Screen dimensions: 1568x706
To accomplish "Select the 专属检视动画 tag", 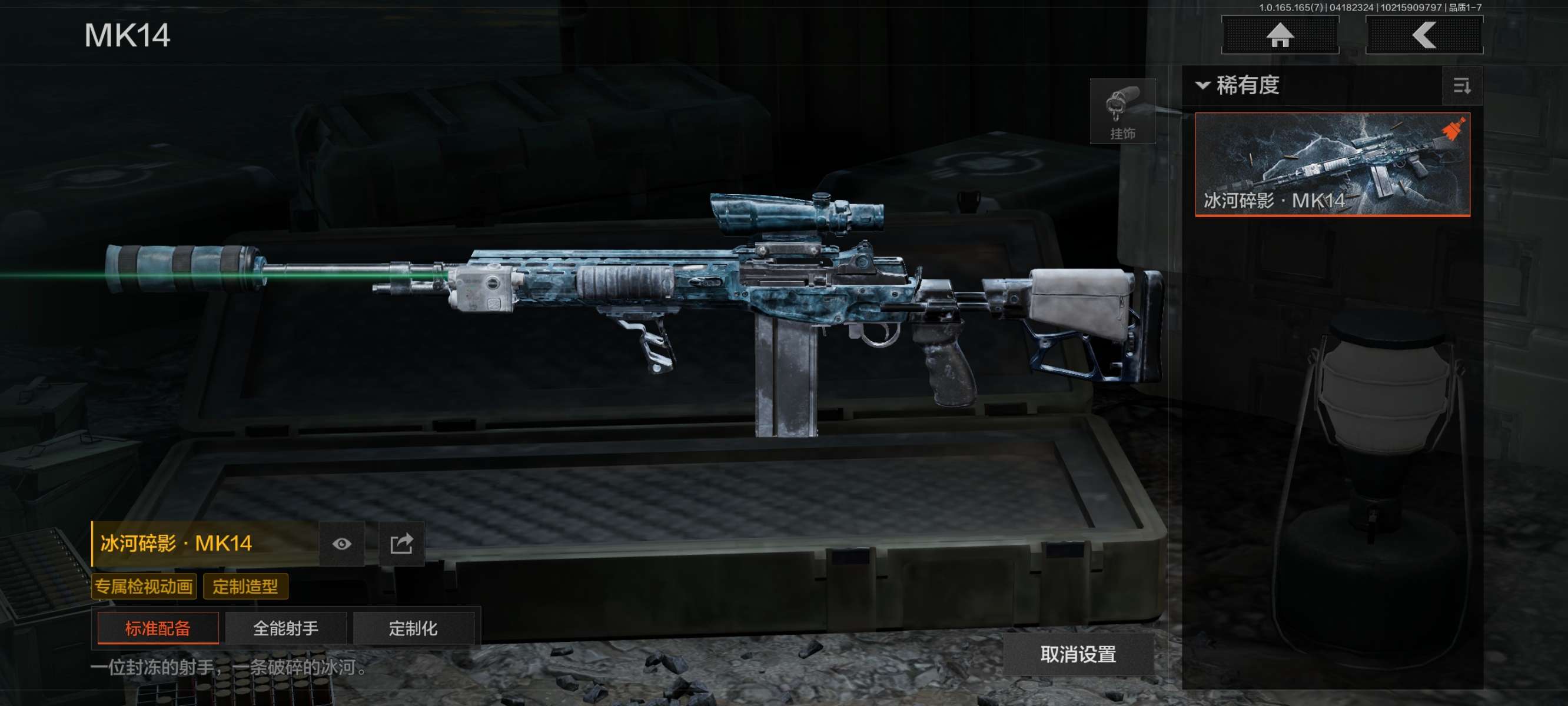I will pyautogui.click(x=144, y=587).
